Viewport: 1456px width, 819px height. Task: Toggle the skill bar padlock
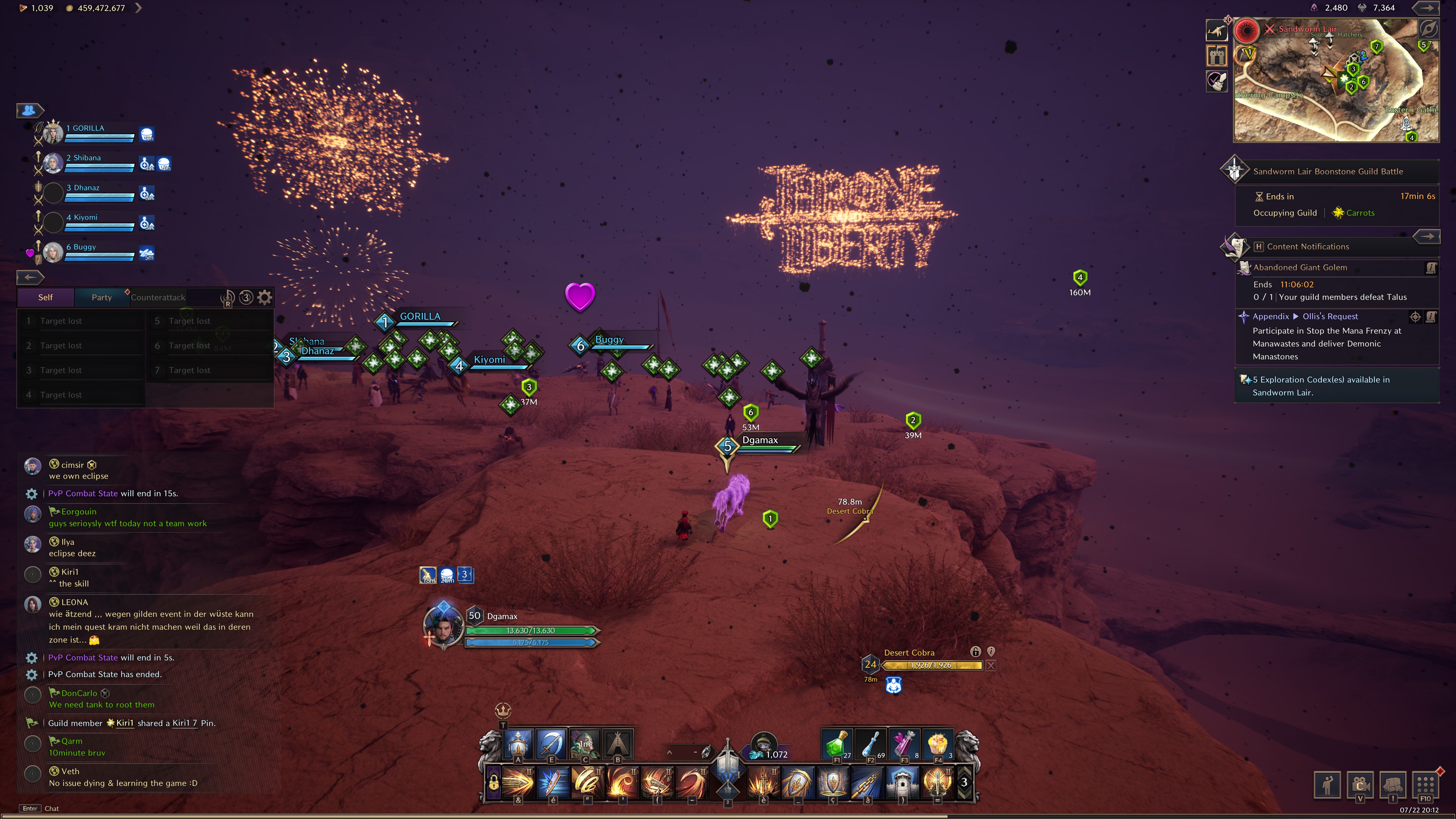pyautogui.click(x=493, y=783)
